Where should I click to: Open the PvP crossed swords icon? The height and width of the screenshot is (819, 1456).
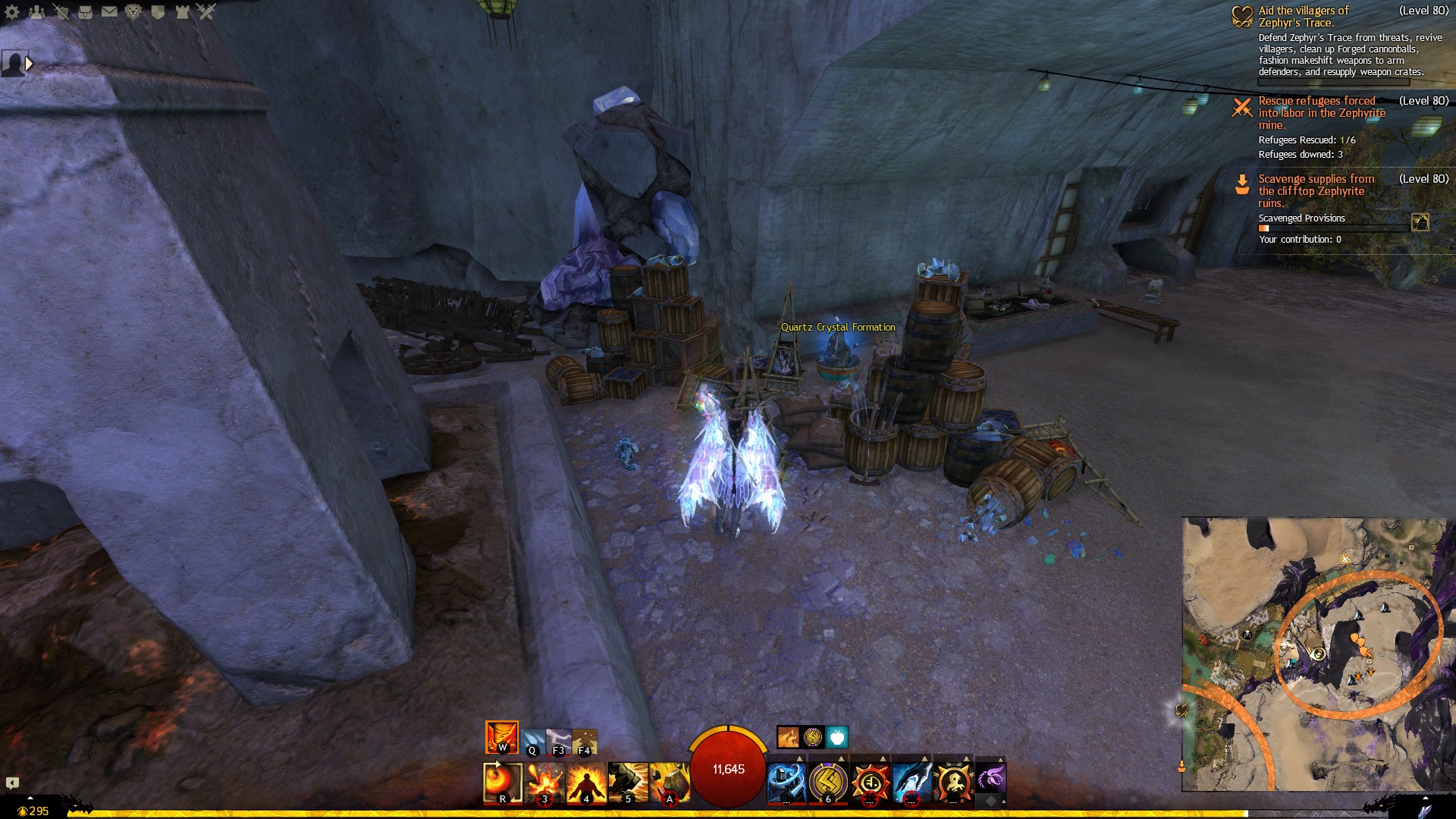click(206, 11)
